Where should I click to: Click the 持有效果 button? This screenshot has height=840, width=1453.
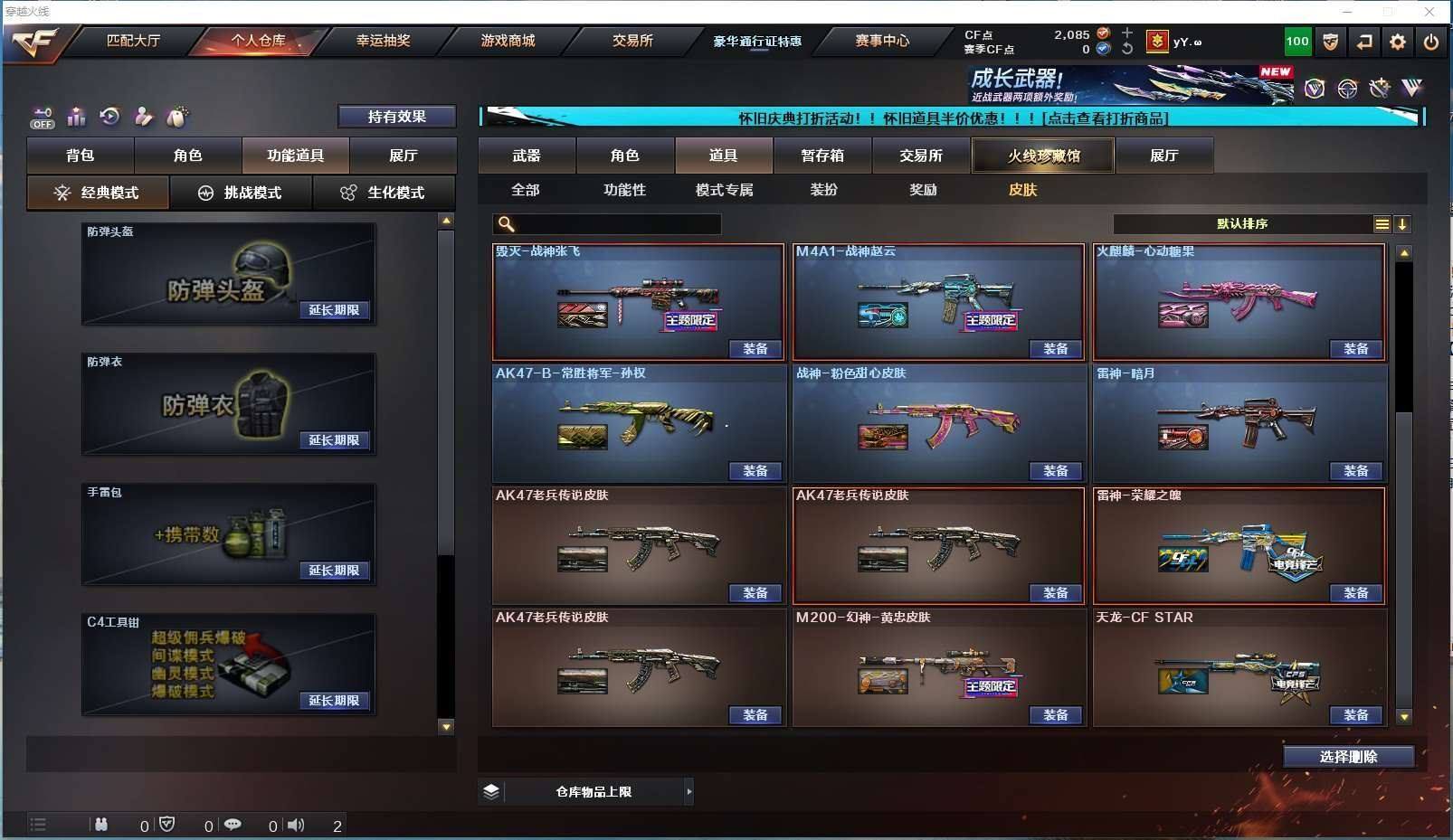[x=396, y=117]
